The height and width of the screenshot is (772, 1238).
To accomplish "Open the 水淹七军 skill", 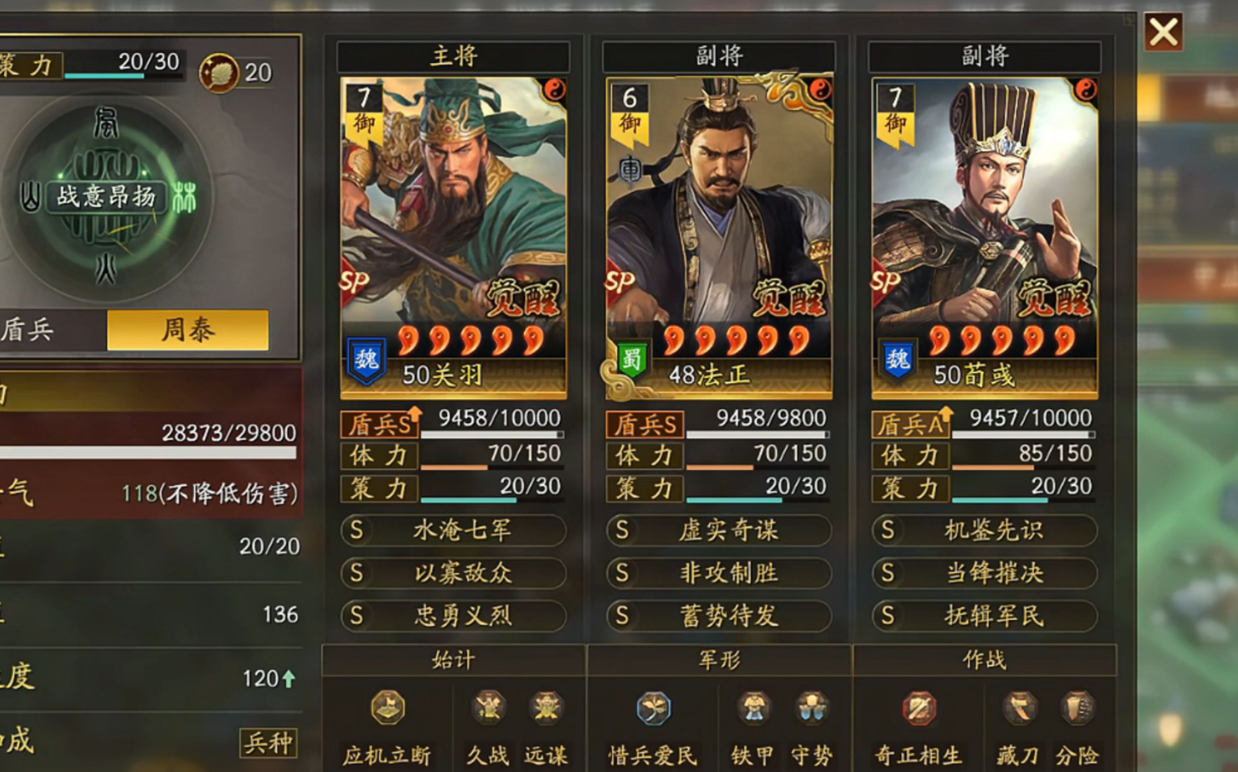I will click(x=454, y=530).
